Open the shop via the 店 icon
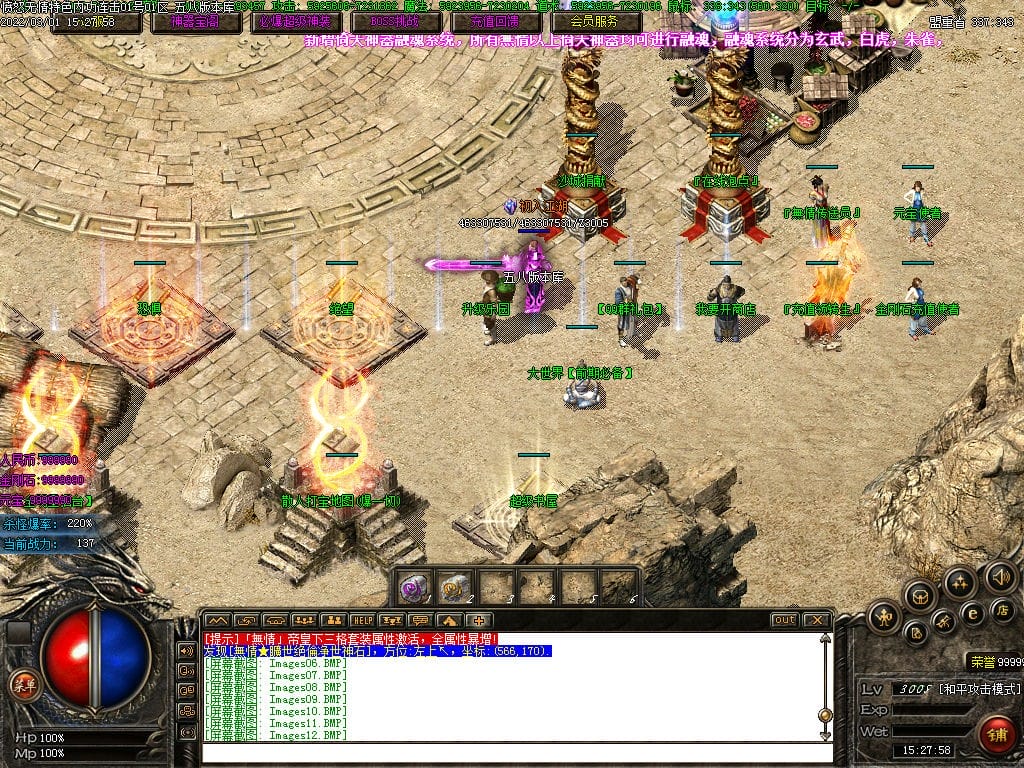1024x768 pixels. (x=1001, y=609)
